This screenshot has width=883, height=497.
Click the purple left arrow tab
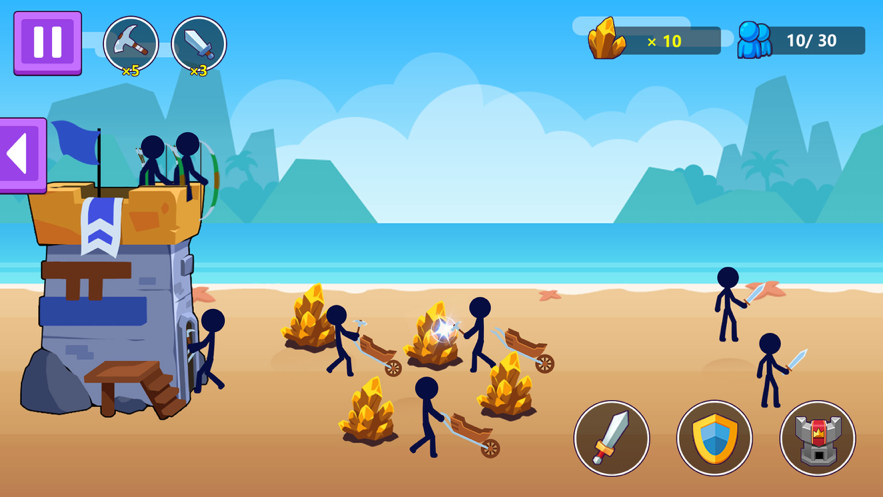click(x=22, y=155)
